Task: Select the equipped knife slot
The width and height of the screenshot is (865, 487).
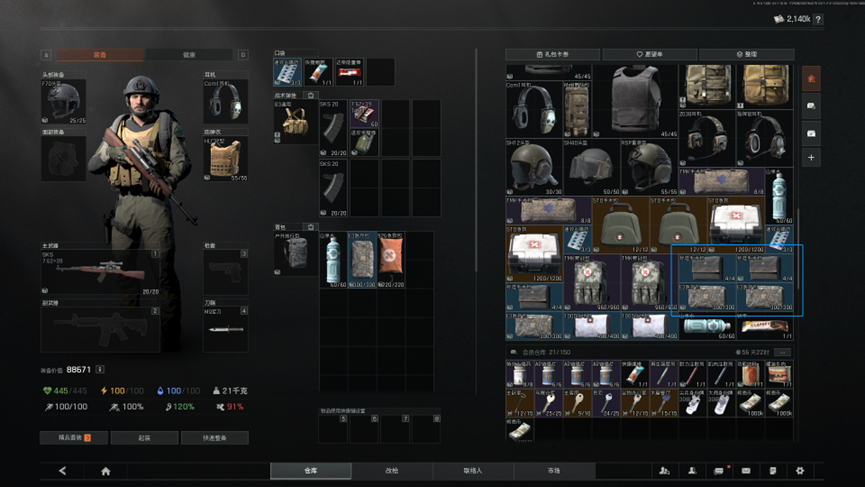Action: click(225, 330)
